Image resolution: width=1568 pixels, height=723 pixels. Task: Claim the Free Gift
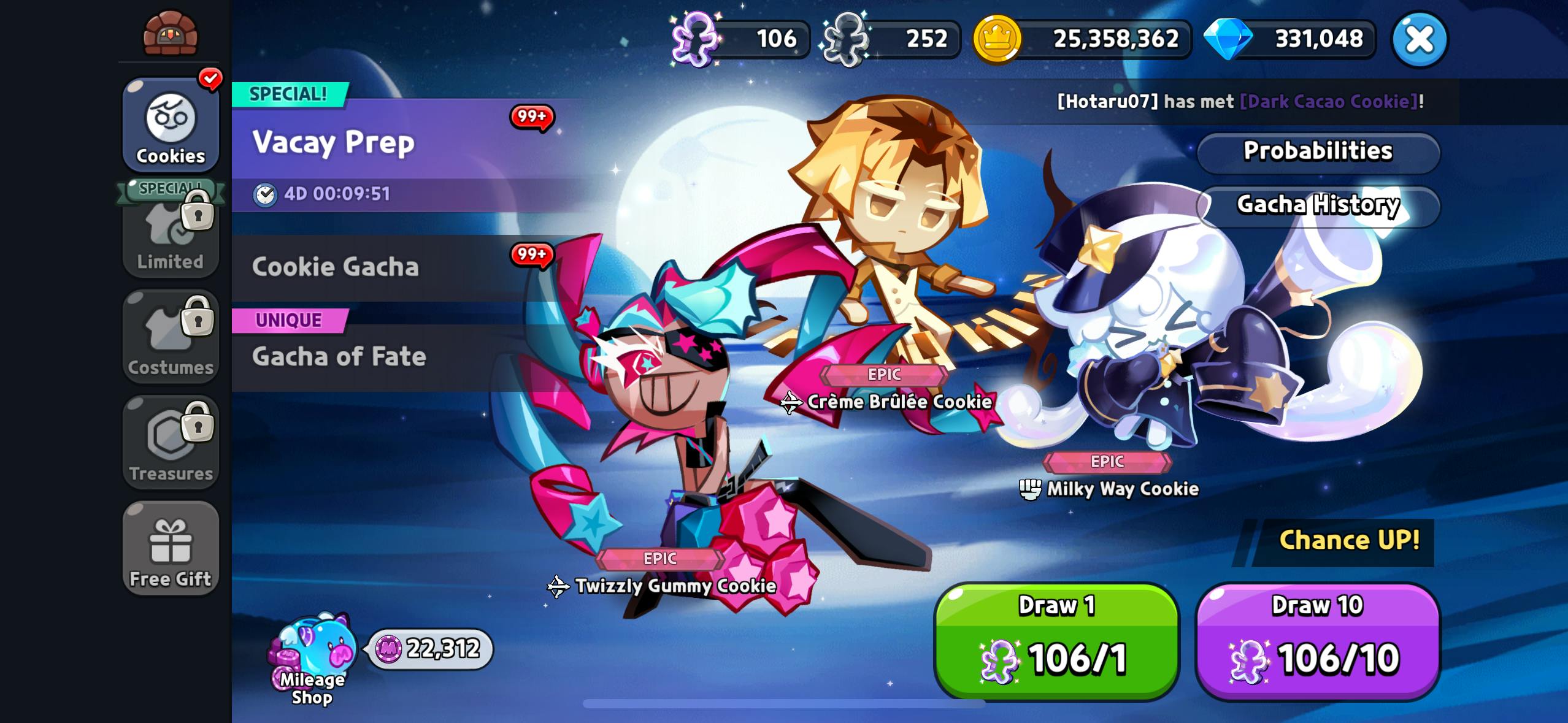click(171, 549)
